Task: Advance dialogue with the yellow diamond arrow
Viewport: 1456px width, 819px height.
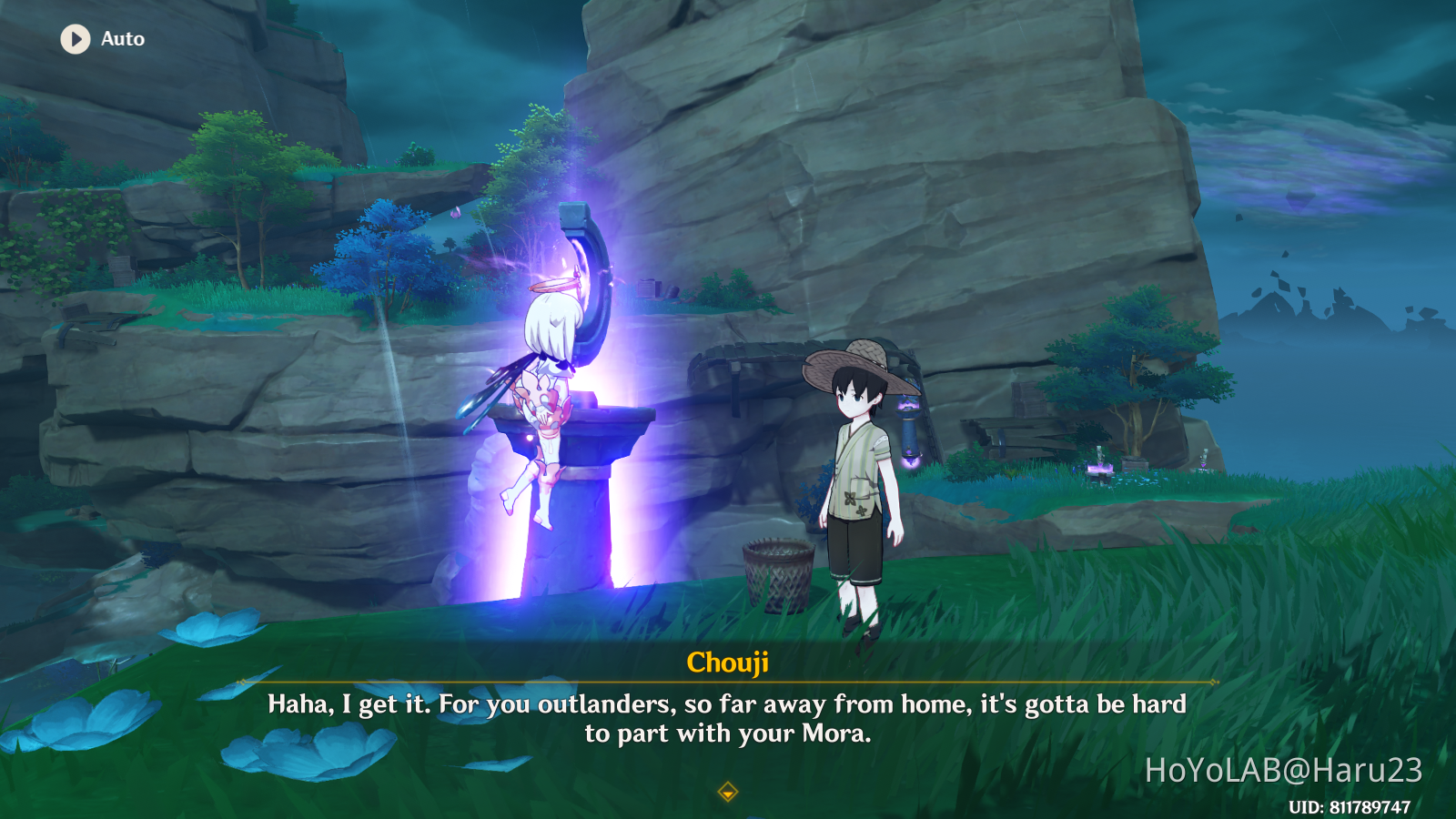Action: point(727,792)
